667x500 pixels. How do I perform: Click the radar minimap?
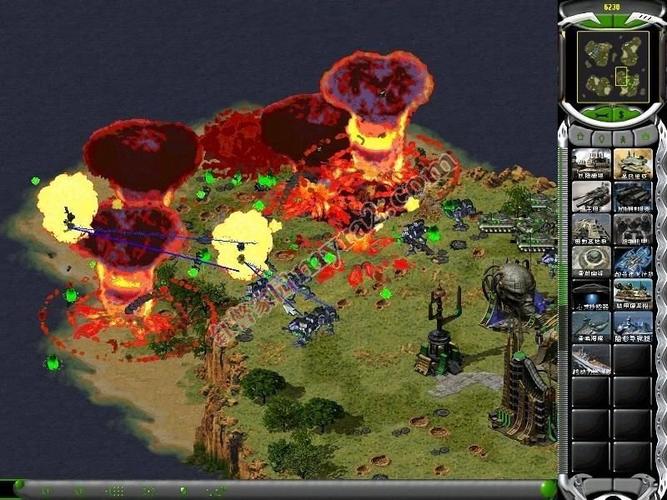[x=612, y=61]
